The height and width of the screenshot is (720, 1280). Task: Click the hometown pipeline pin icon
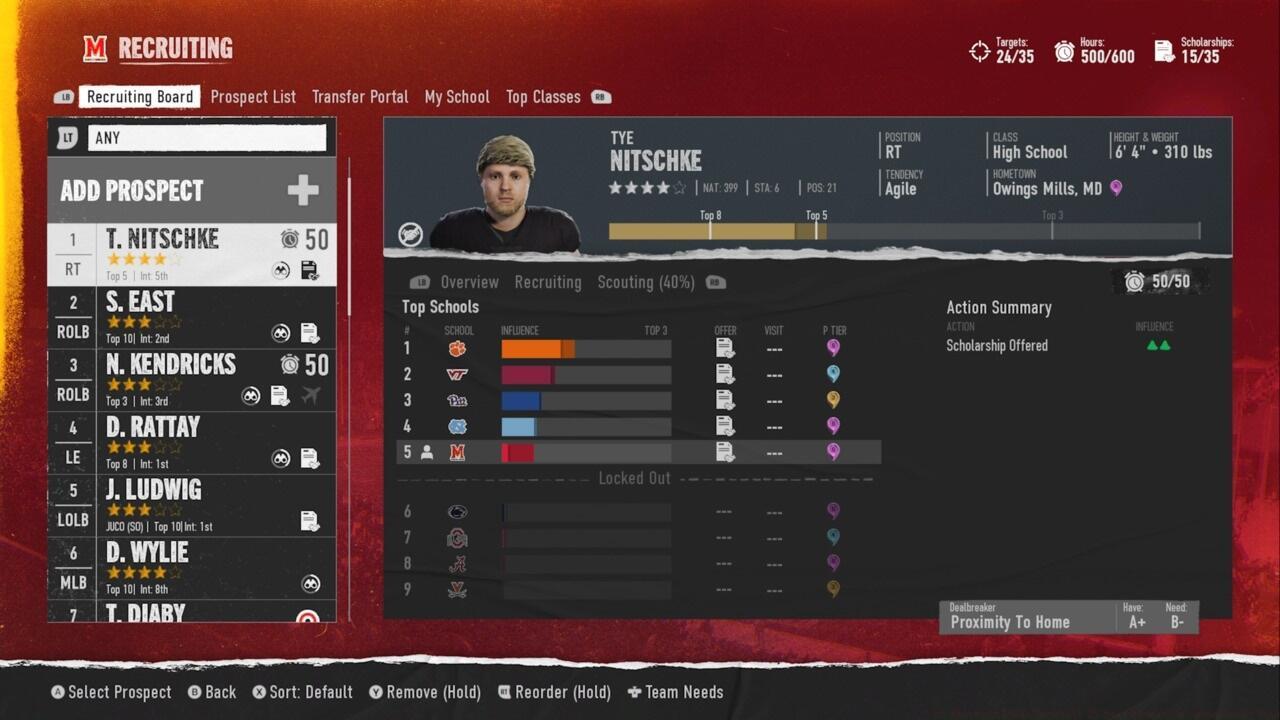tap(1116, 188)
